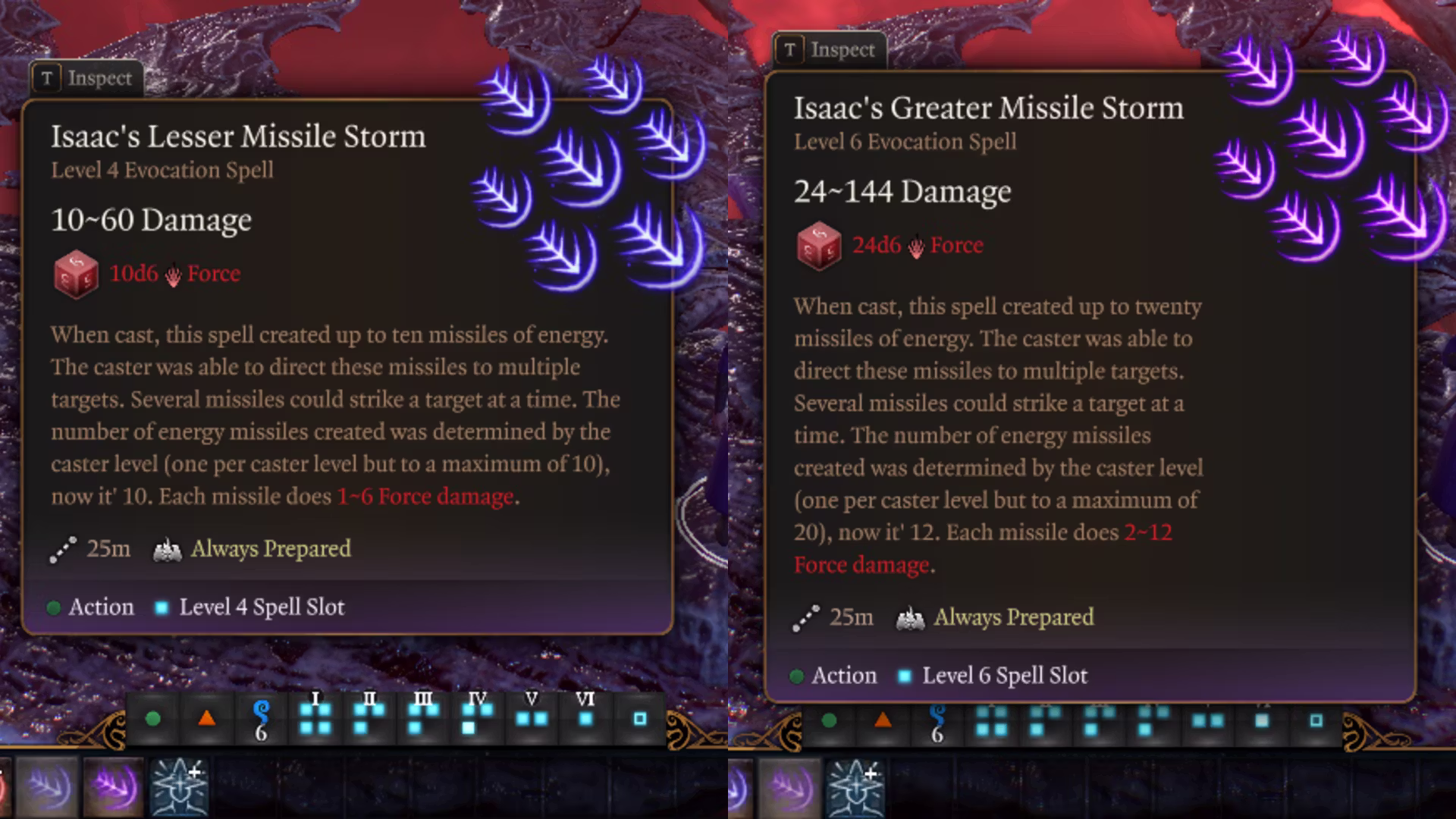This screenshot has height=819, width=1456.
Task: Switch to the left Inspect tab
Action: (x=86, y=77)
